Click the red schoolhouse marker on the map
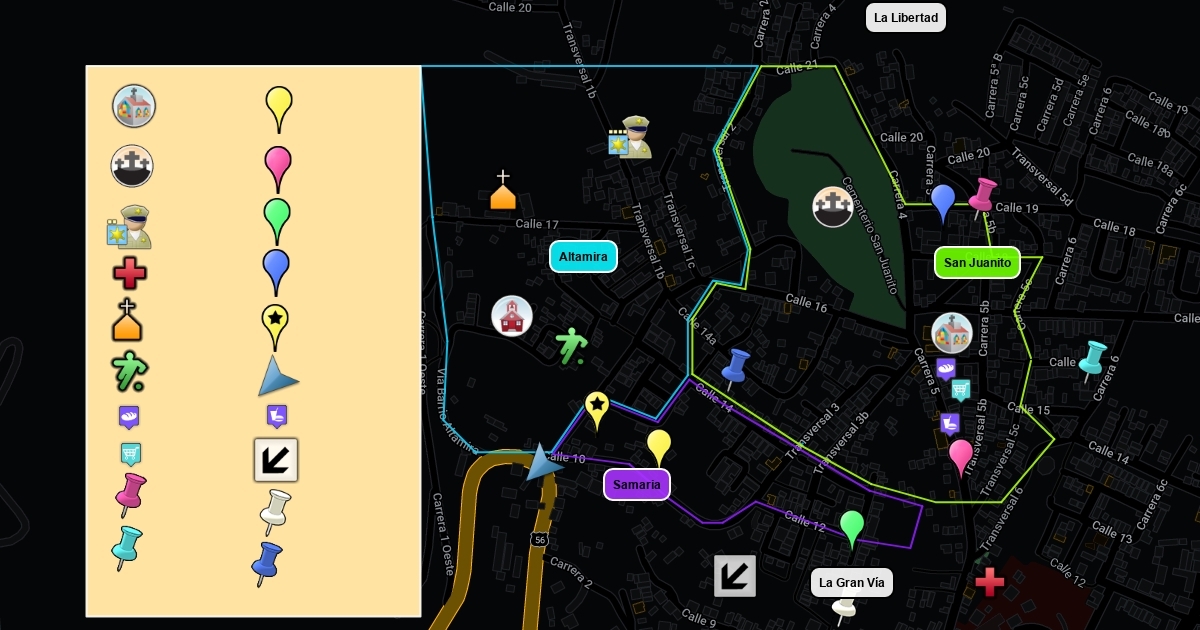 (x=512, y=316)
